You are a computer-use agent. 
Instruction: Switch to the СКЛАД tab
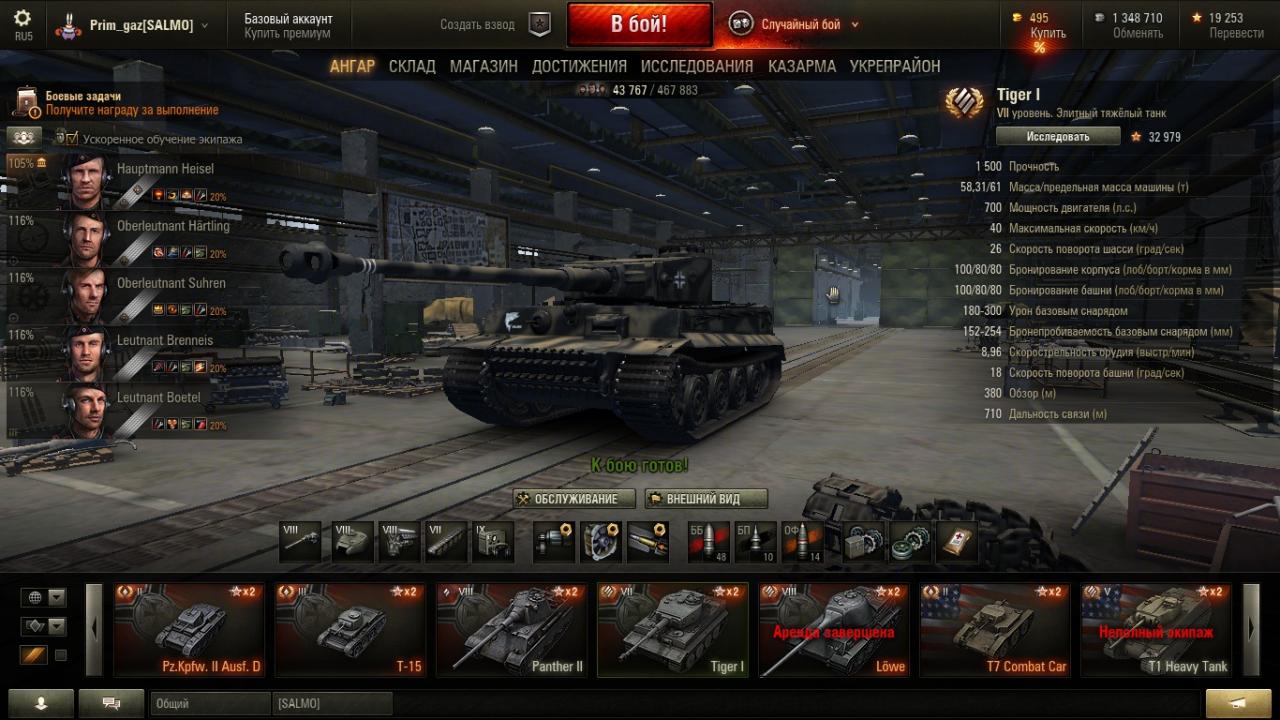(x=412, y=66)
